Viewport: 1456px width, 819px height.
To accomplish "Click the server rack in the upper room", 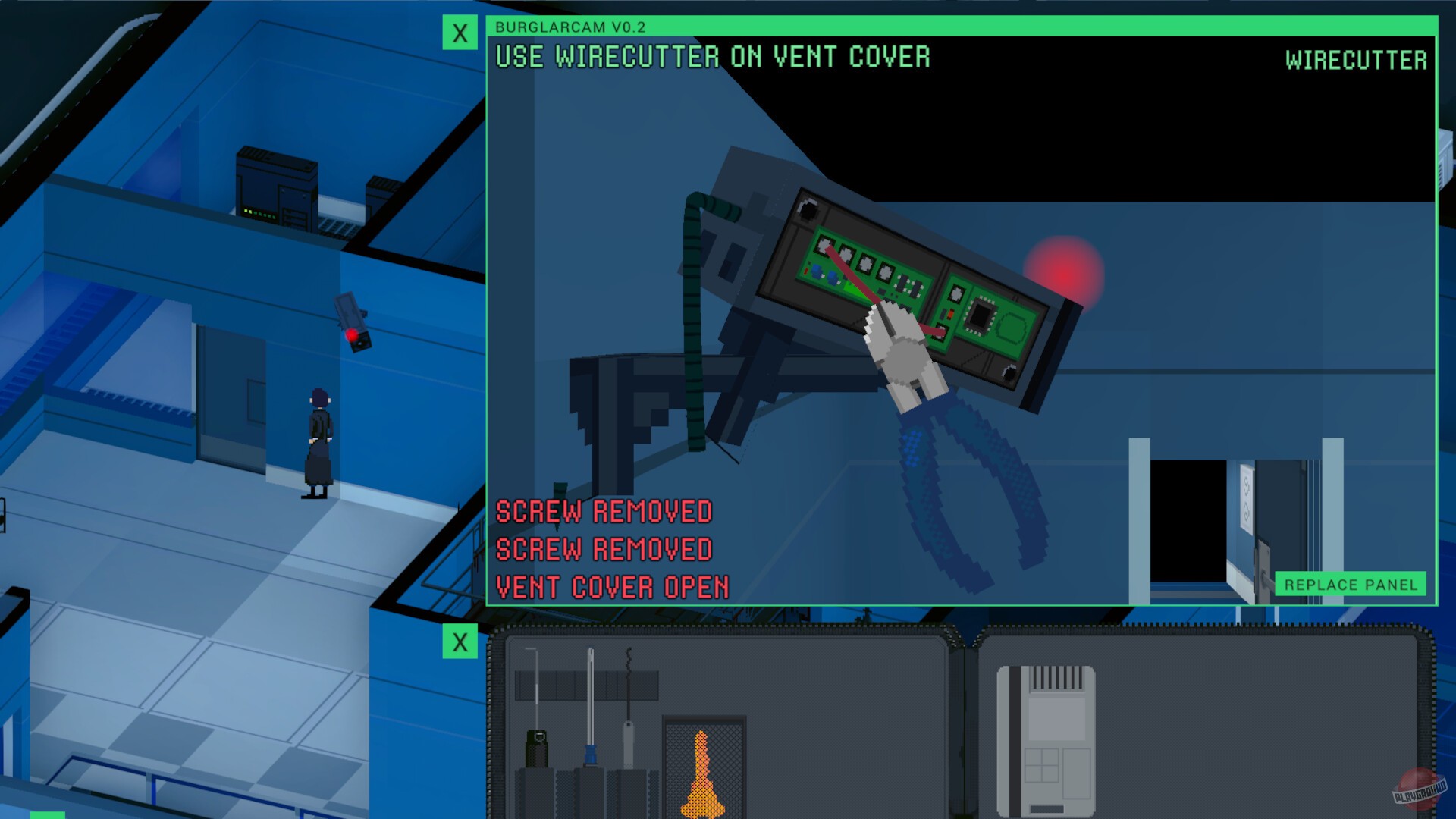I will [x=277, y=182].
